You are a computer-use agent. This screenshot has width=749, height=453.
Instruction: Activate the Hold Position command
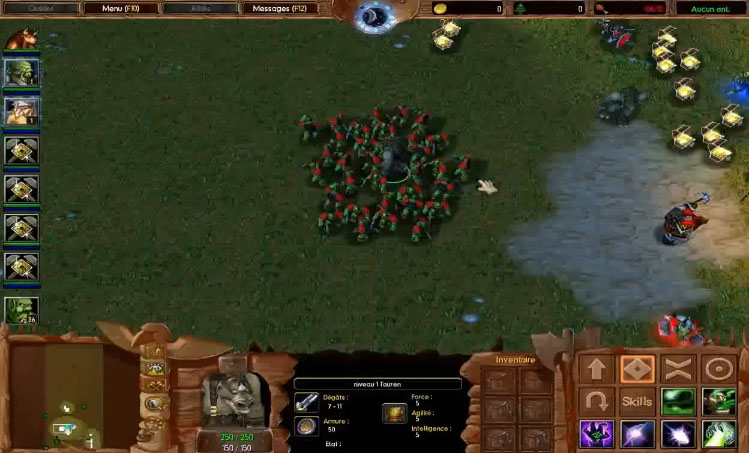pyautogui.click(x=677, y=368)
